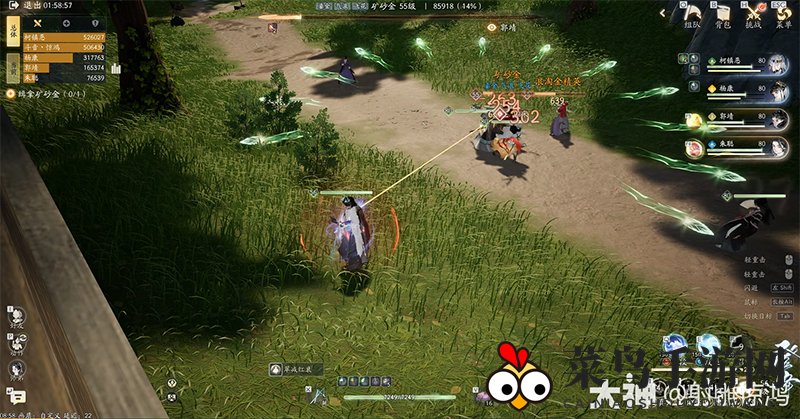This screenshot has width=800, height=419.
Task: Open the 好友 friends icon
Action: click(16, 318)
